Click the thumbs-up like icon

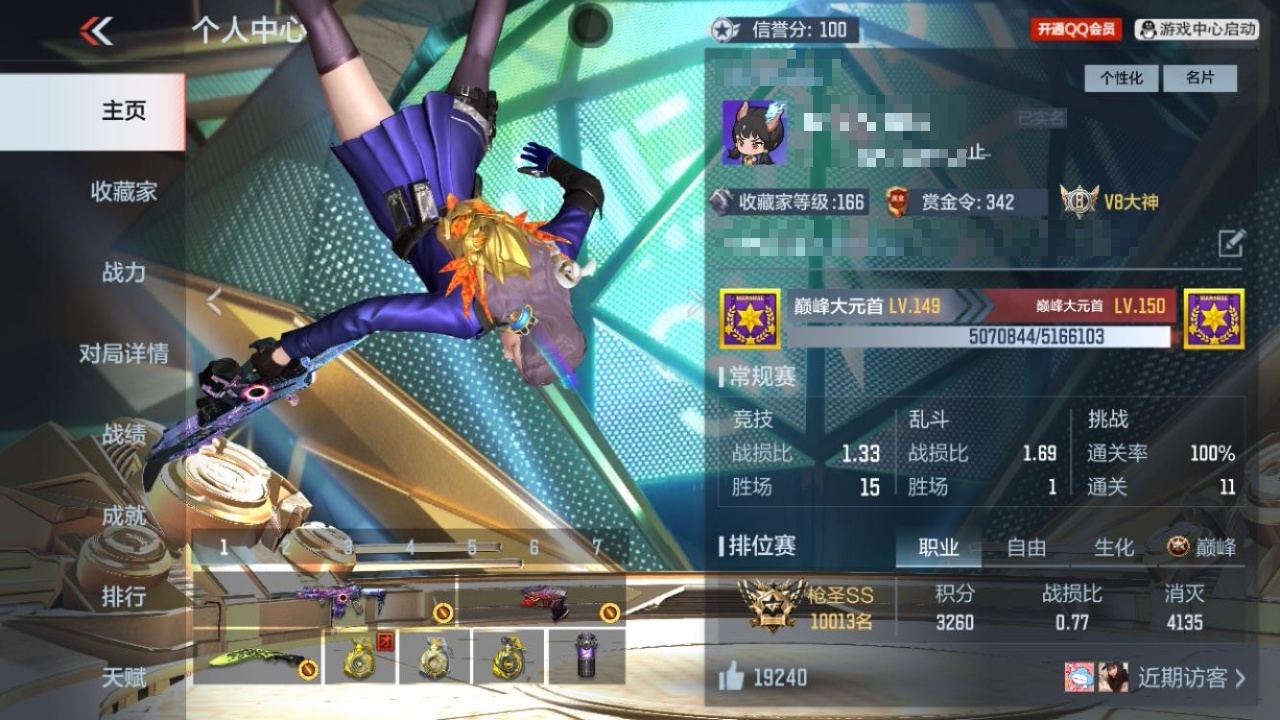pyautogui.click(x=732, y=678)
